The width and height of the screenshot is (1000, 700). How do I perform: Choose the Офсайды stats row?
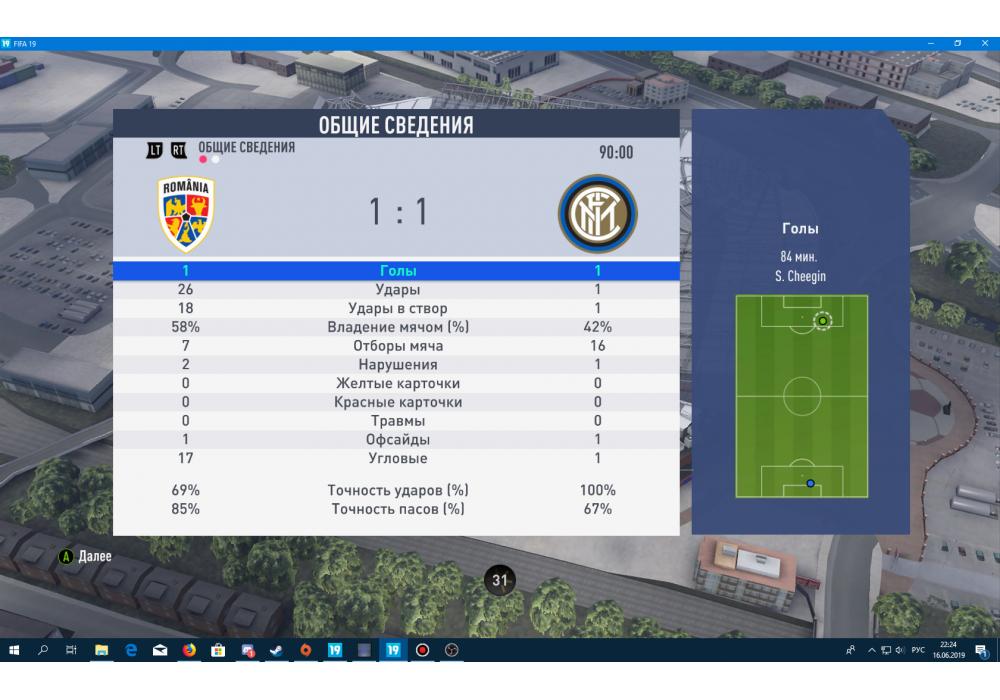(x=398, y=440)
